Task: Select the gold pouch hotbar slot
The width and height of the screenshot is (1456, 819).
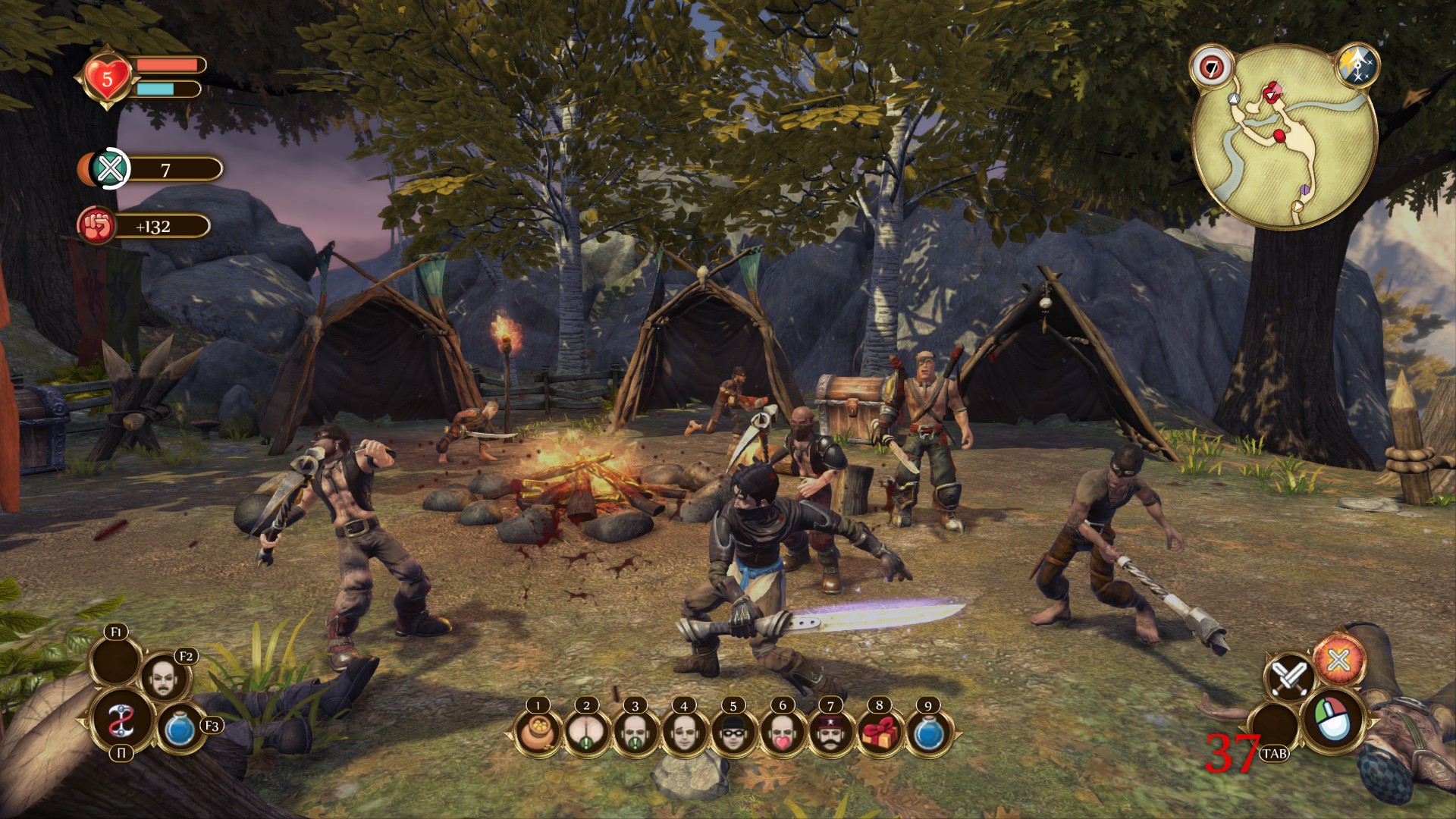Action: pyautogui.click(x=538, y=733)
